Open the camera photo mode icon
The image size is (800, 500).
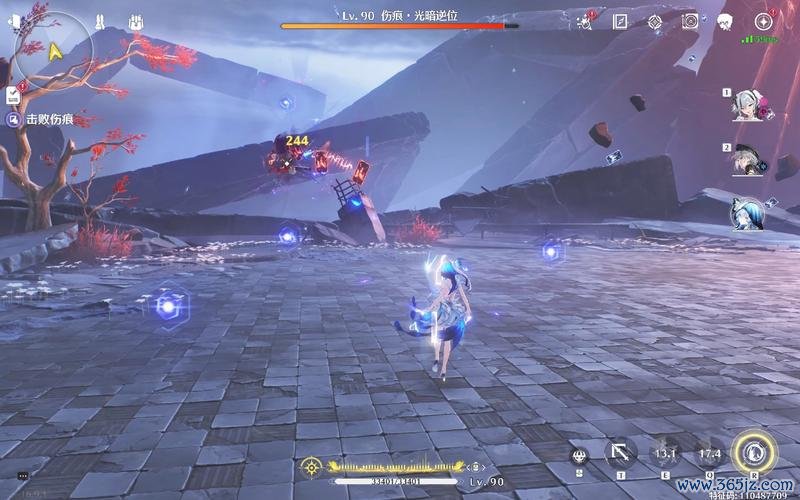689,21
